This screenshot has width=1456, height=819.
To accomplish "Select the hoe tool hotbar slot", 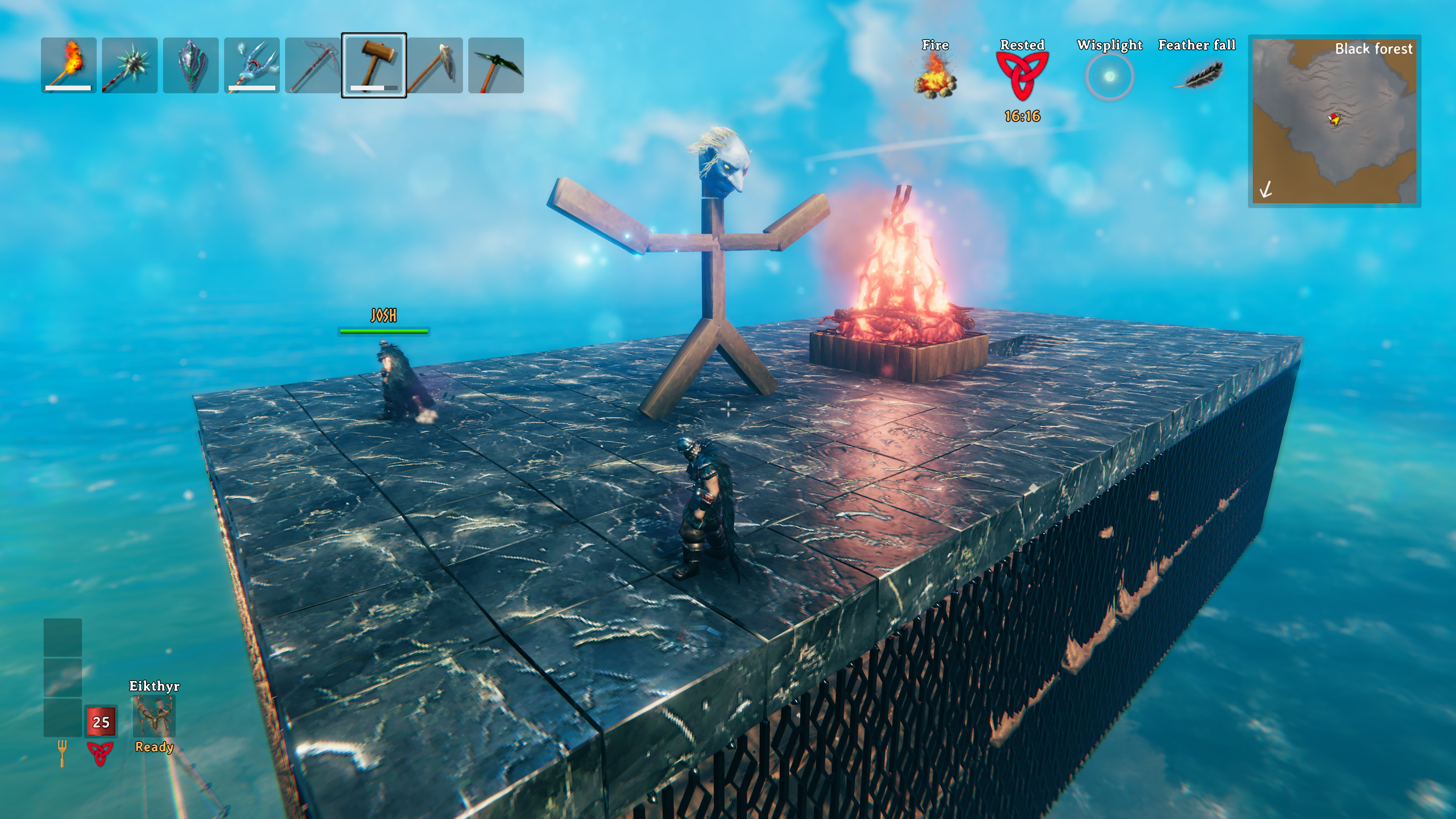I will 435,65.
